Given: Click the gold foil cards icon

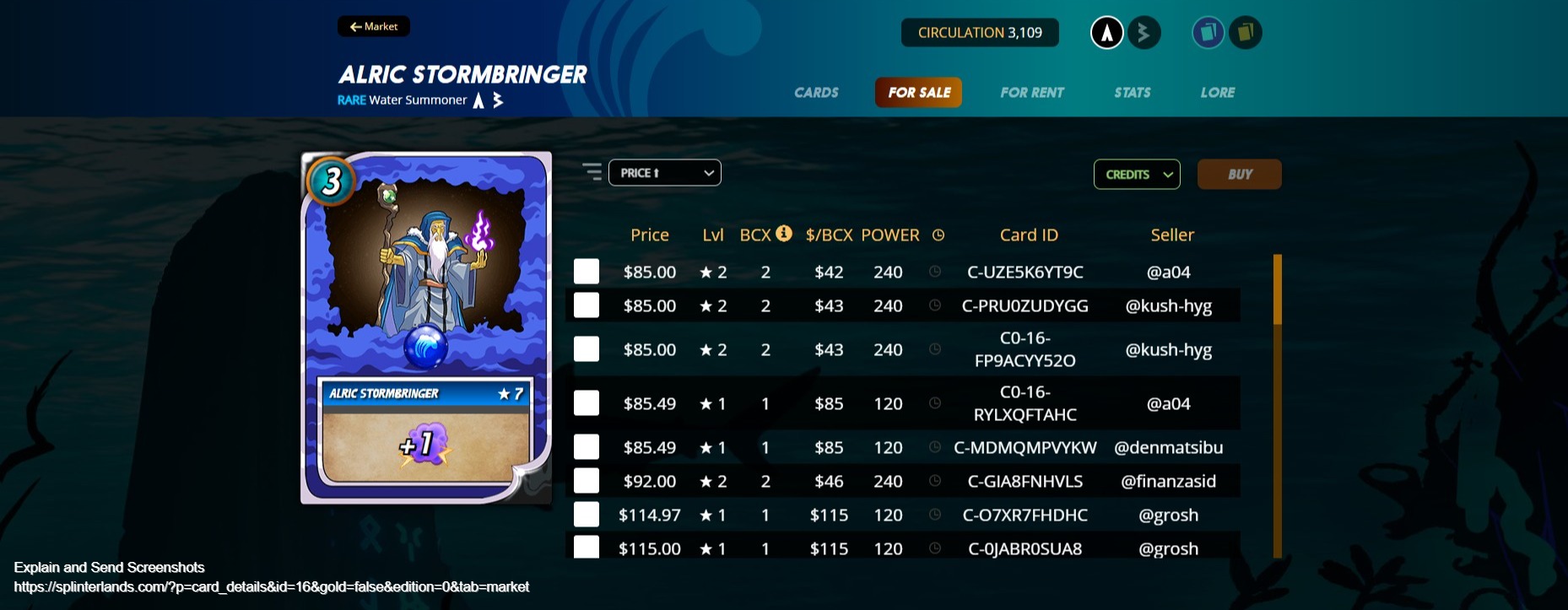Looking at the screenshot, I should click(x=1246, y=32).
